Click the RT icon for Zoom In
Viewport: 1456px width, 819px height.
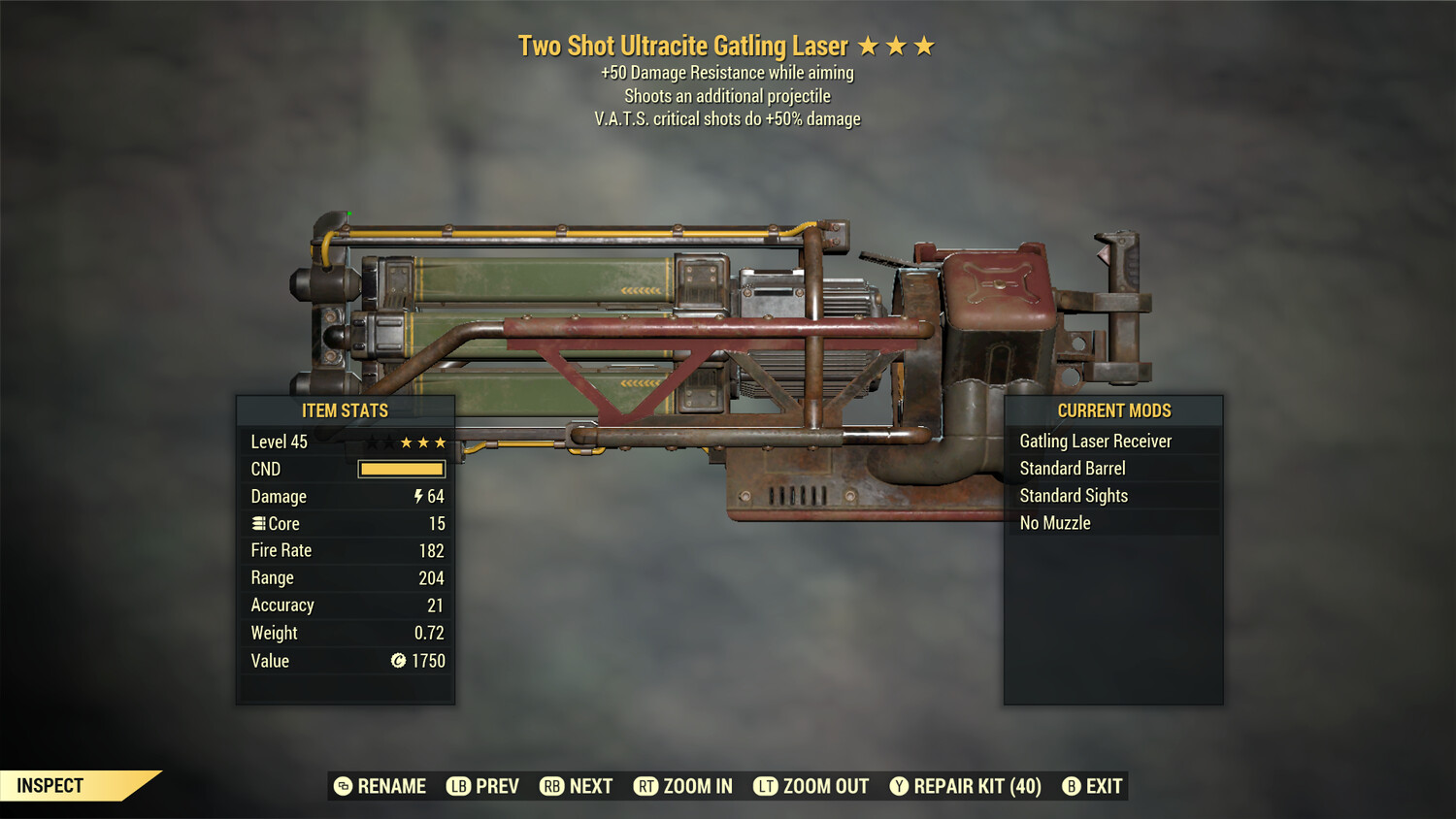(645, 786)
